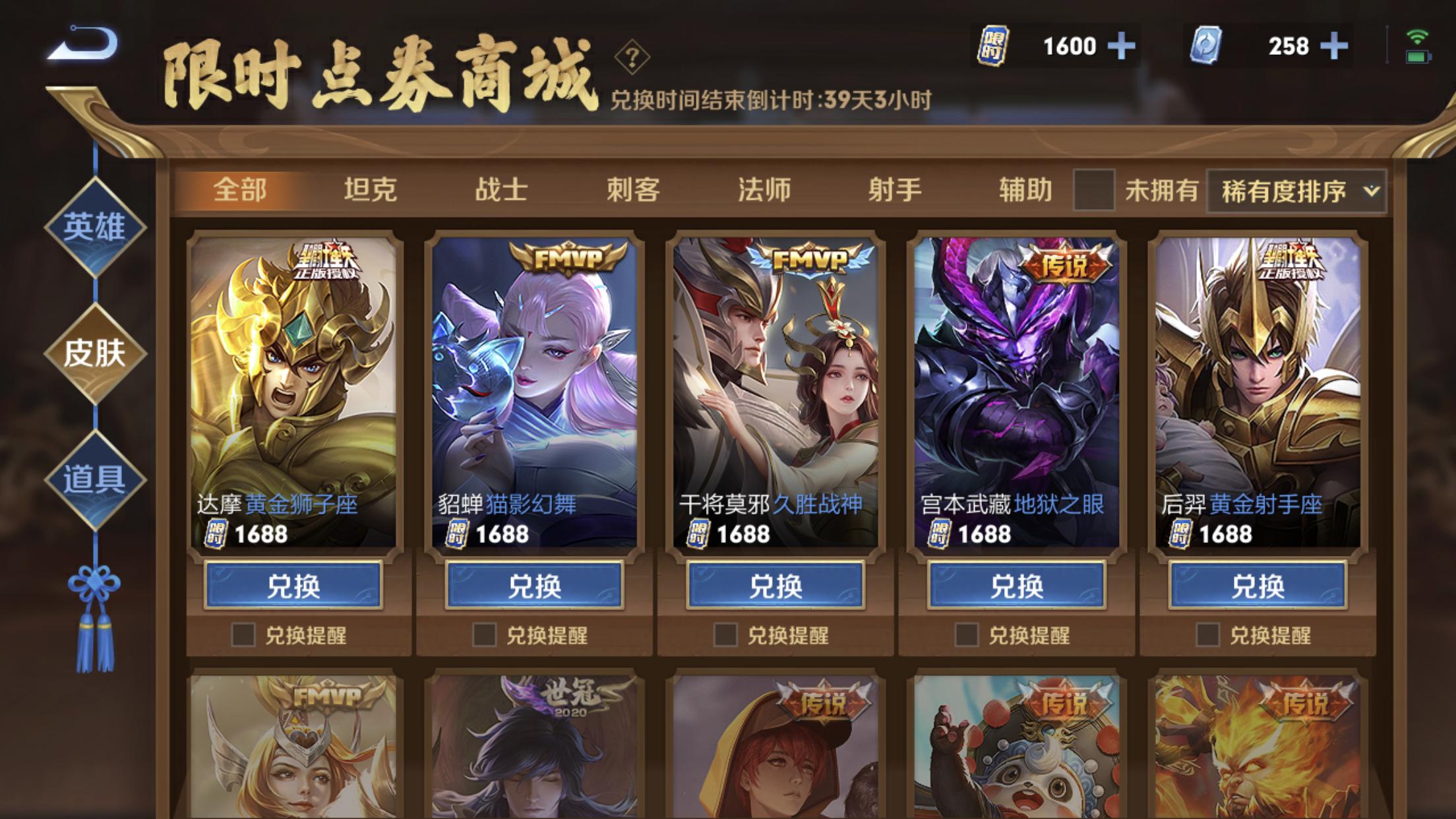Select the 射手 (Marksman) category tab

point(896,188)
